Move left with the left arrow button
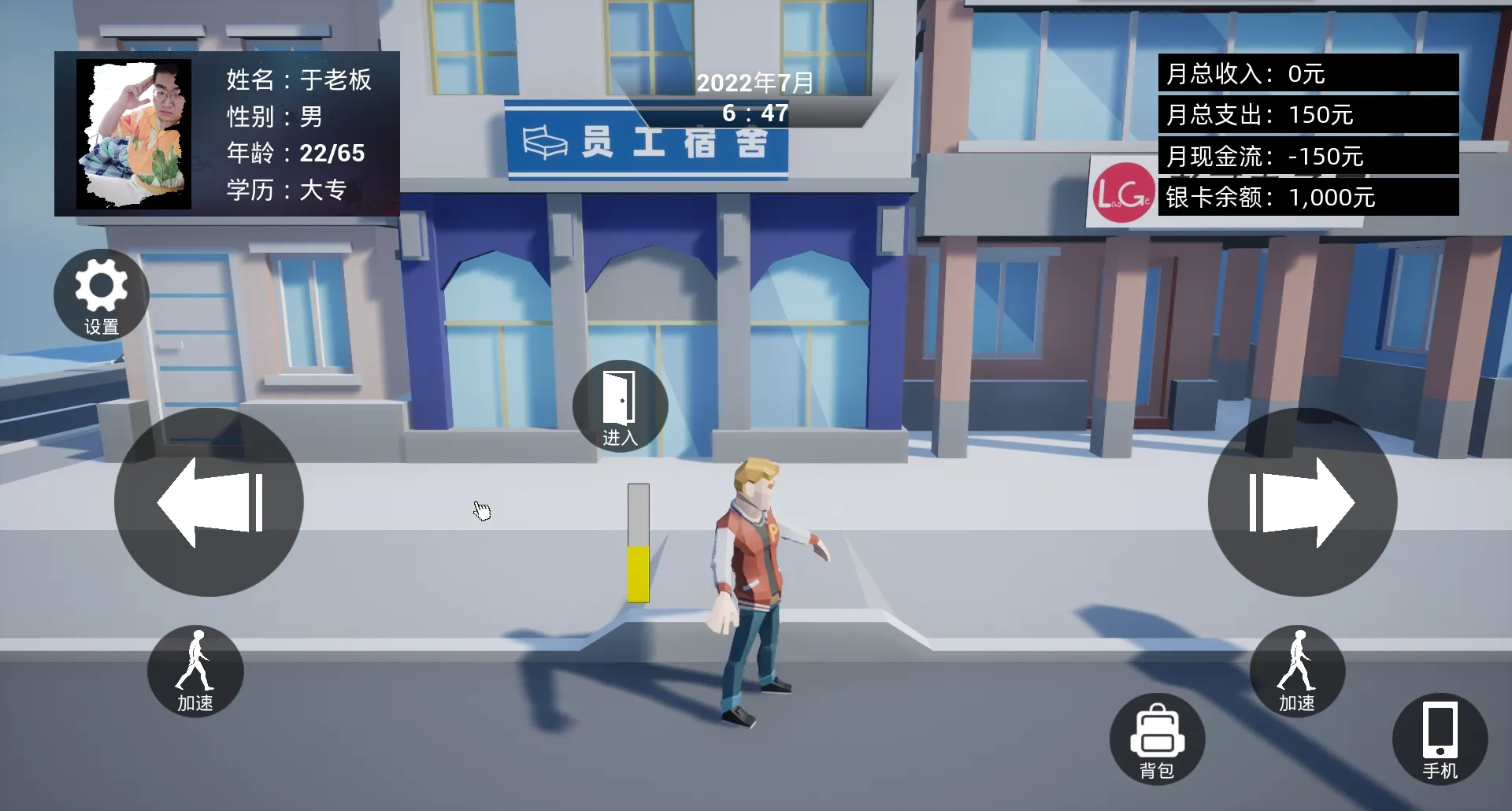This screenshot has height=811, width=1512. (x=209, y=502)
